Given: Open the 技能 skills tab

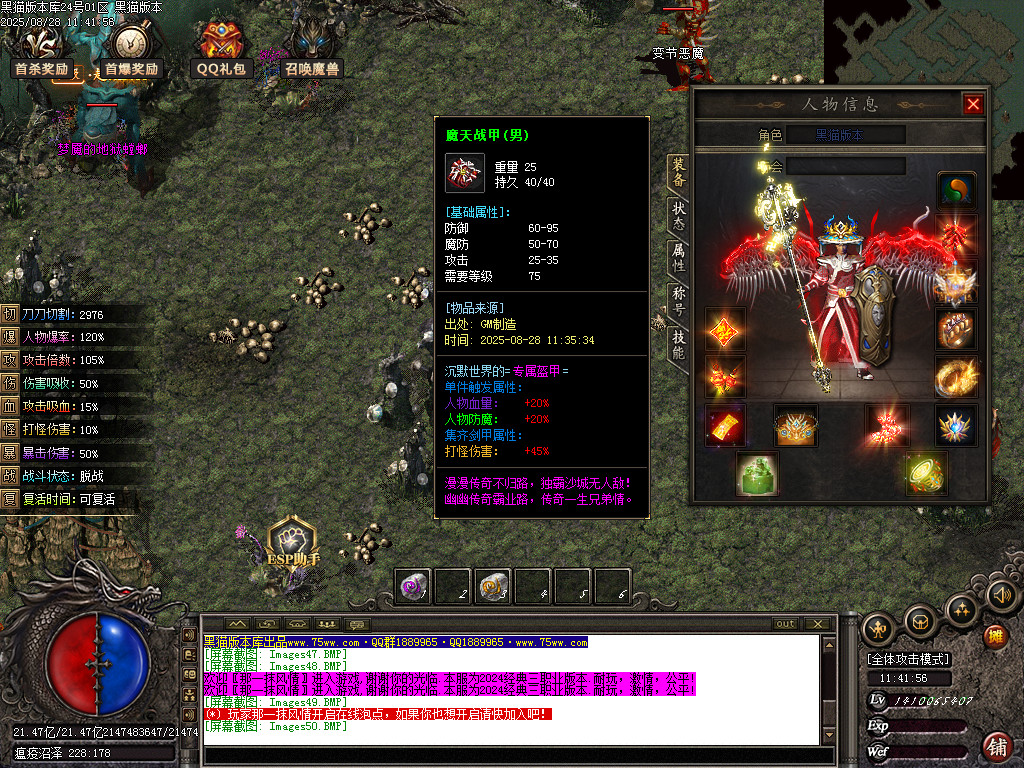Looking at the screenshot, I should coord(678,343).
